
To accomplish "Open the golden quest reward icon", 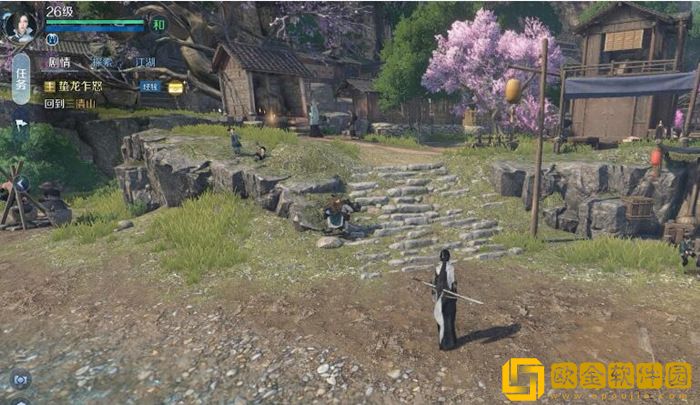I will pyautogui.click(x=175, y=87).
